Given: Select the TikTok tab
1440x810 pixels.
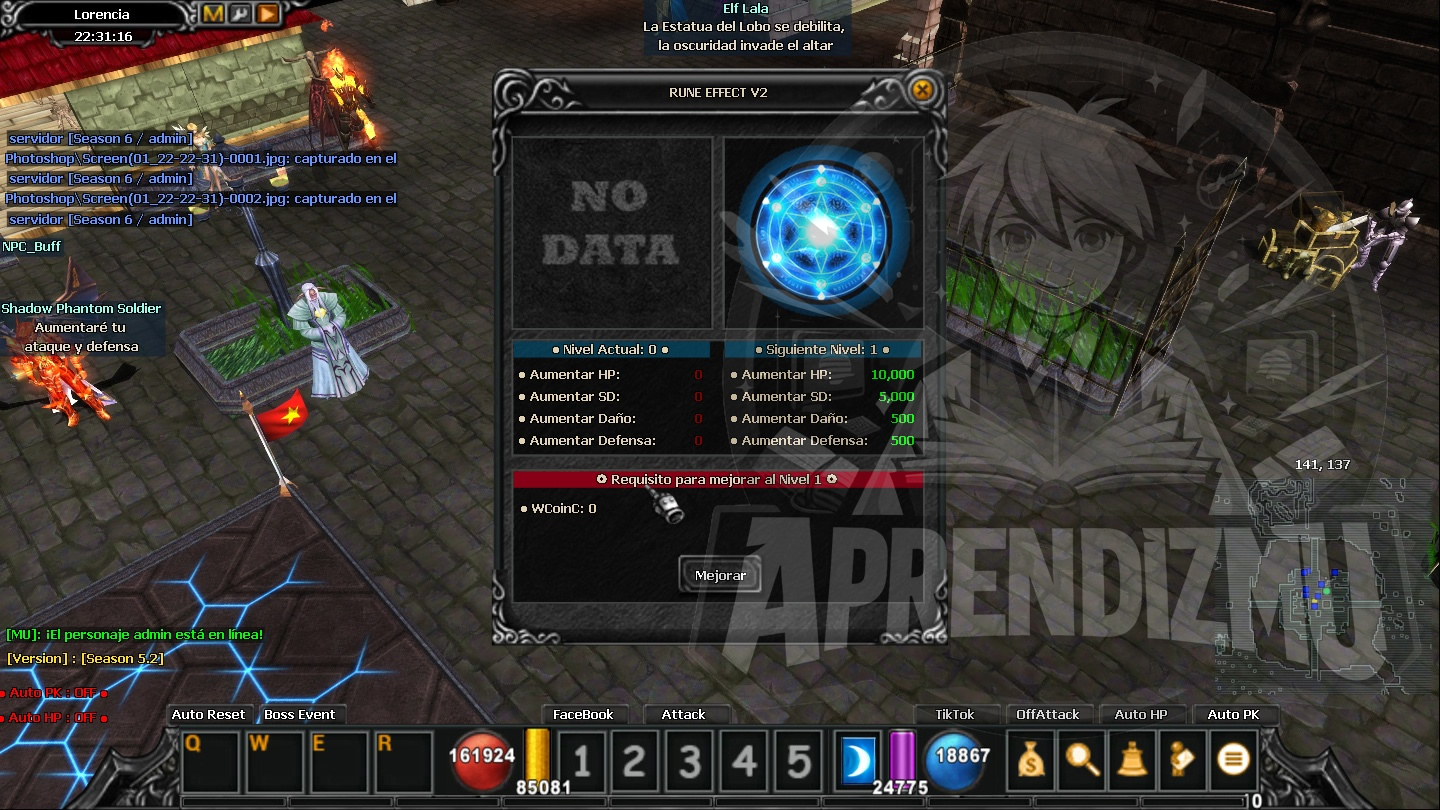Looking at the screenshot, I should [x=956, y=714].
